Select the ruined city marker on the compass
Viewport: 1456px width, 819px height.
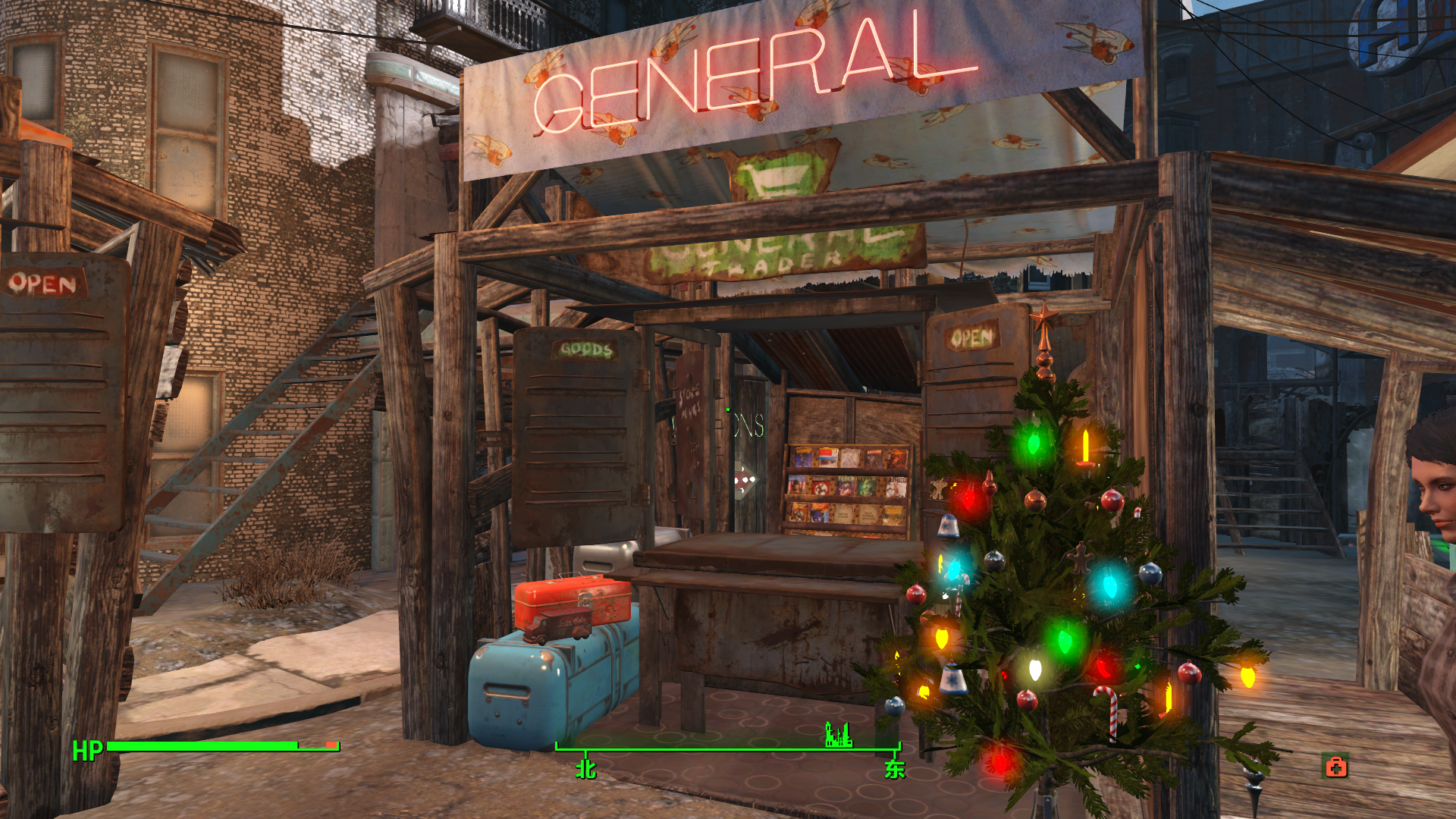(838, 735)
